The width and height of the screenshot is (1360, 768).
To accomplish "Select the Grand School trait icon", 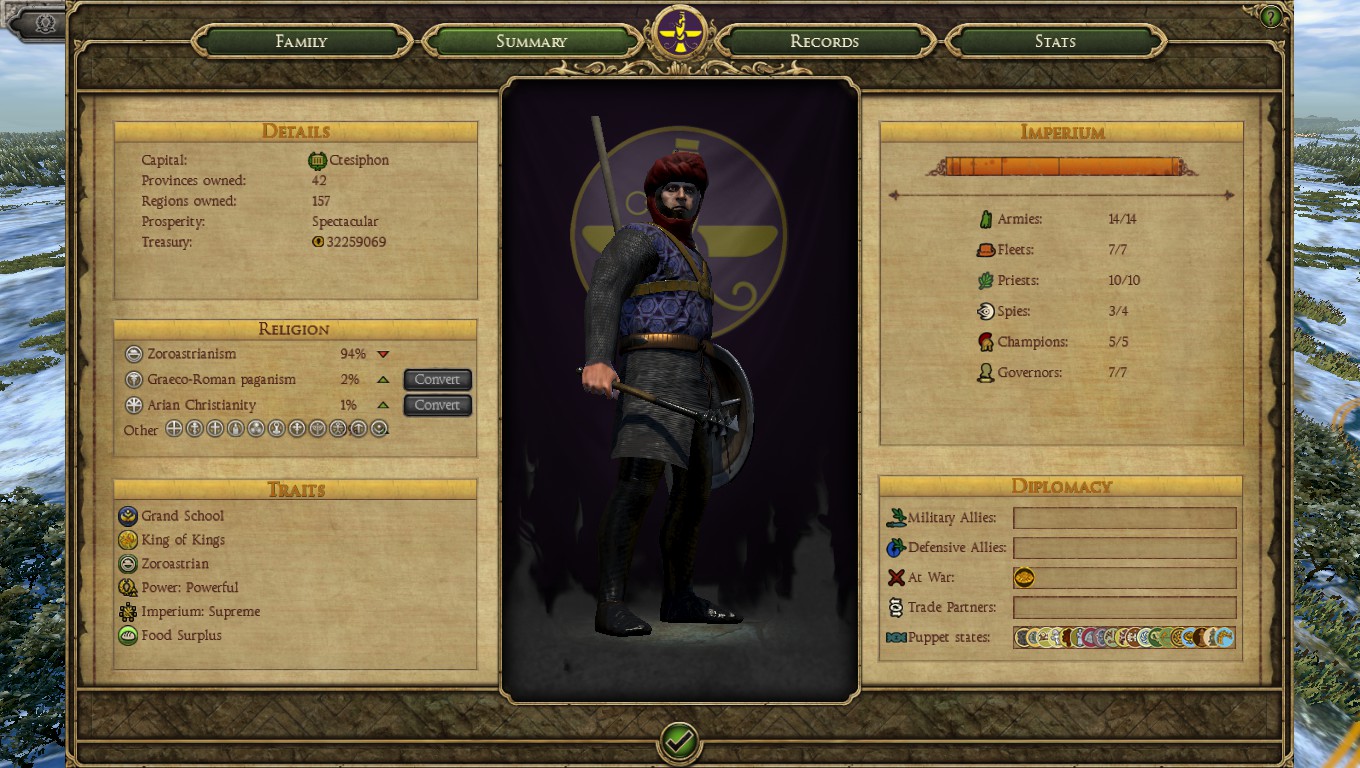I will (128, 516).
